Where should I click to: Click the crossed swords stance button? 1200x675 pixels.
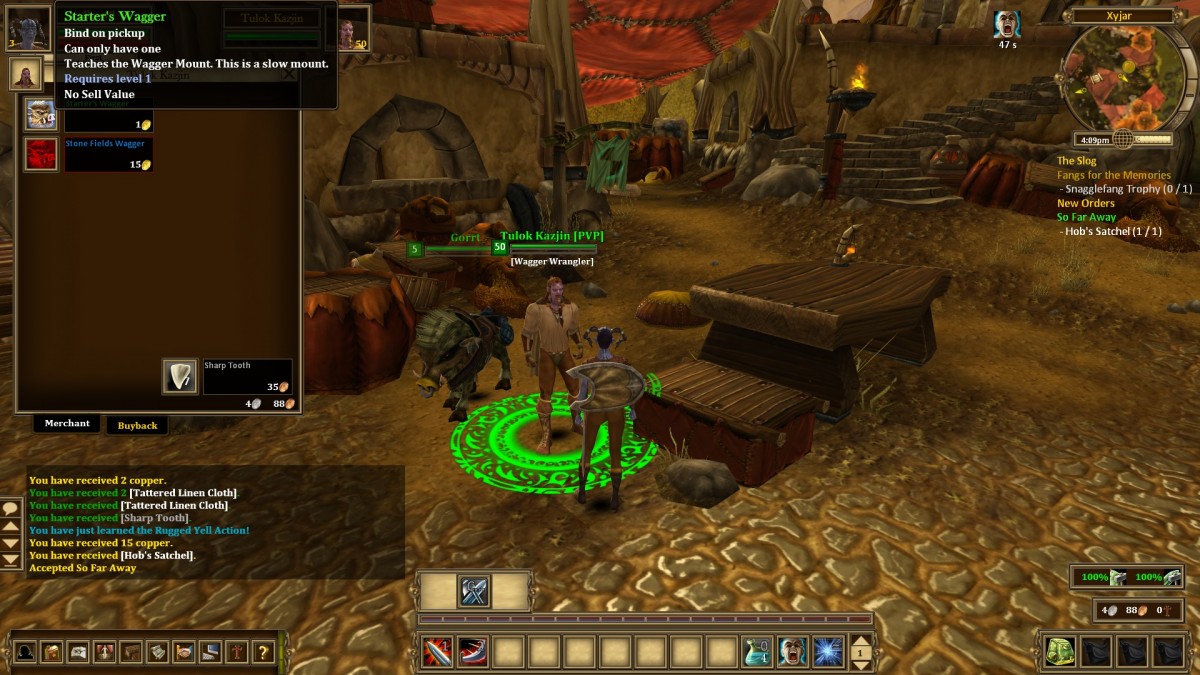coord(474,591)
